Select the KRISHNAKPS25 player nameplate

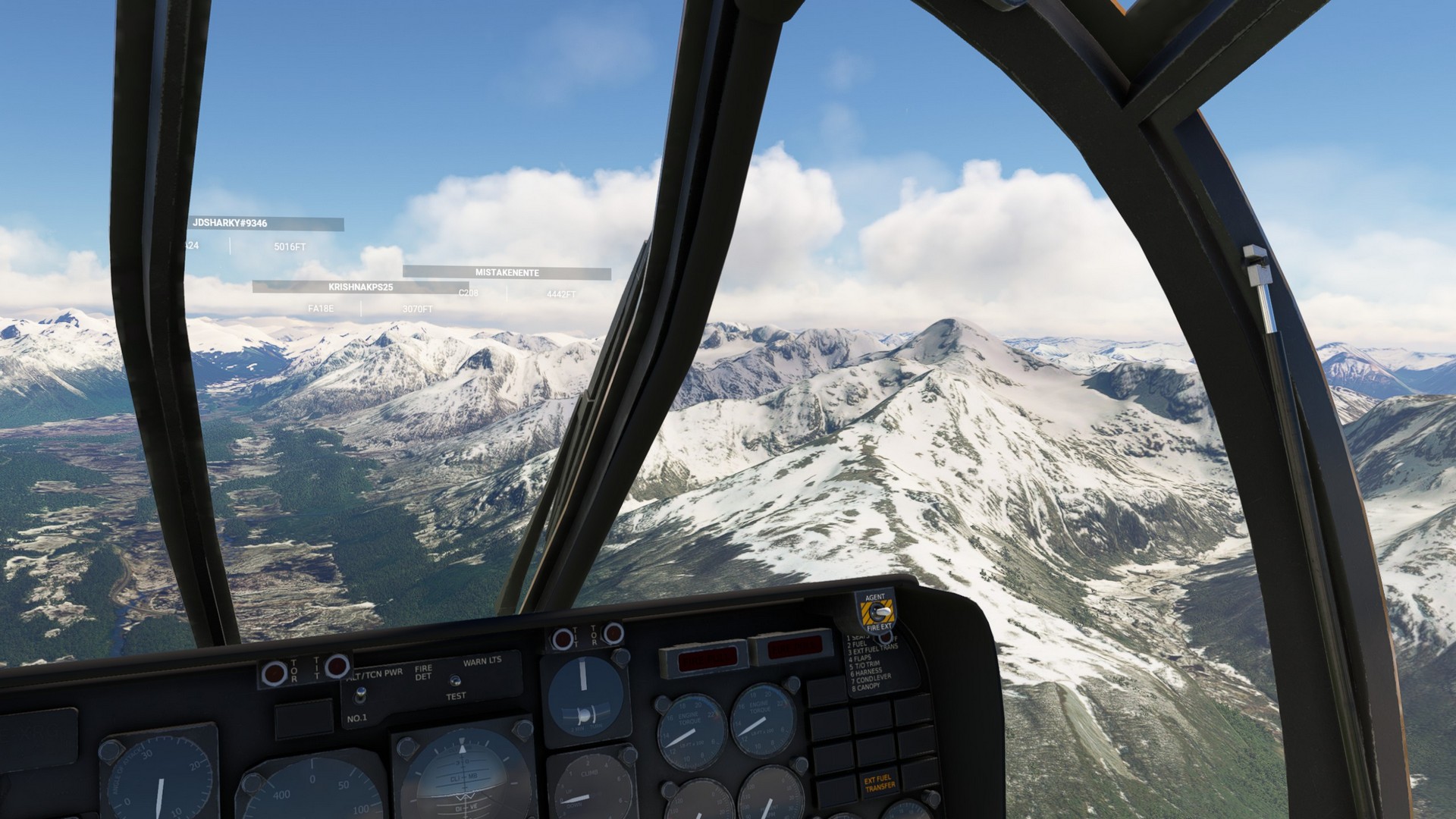pyautogui.click(x=360, y=287)
